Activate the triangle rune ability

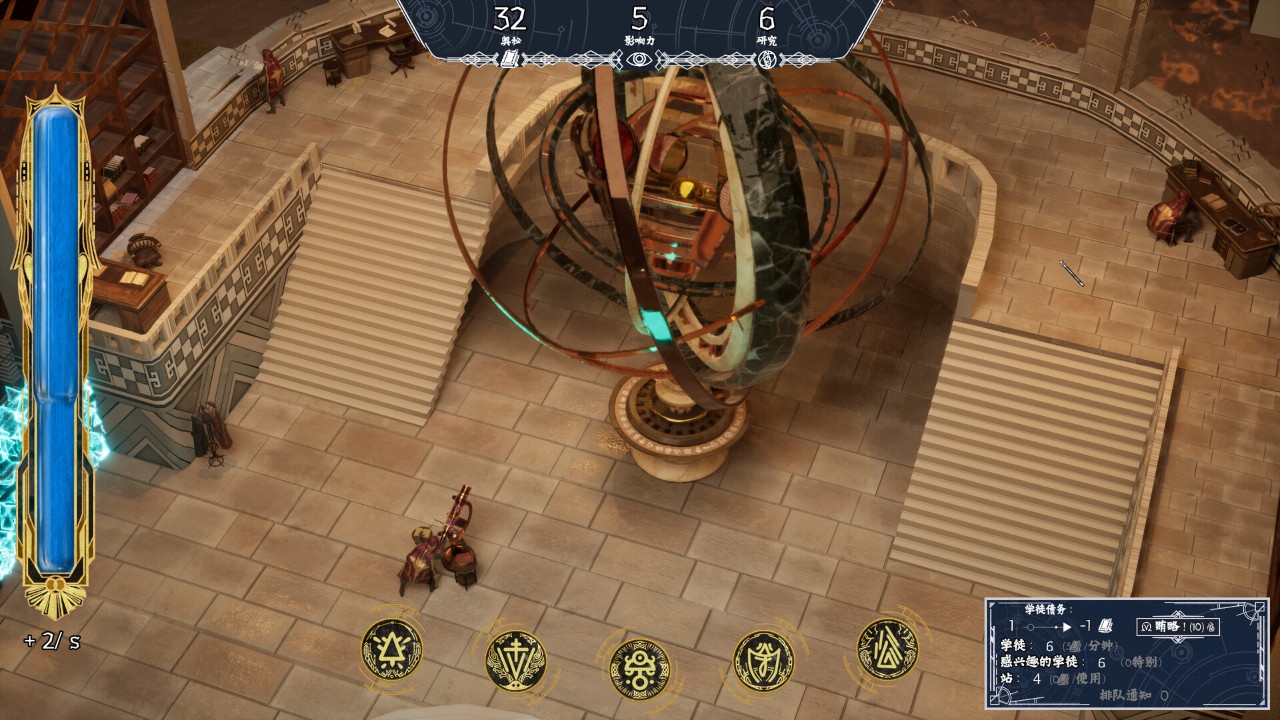391,649
